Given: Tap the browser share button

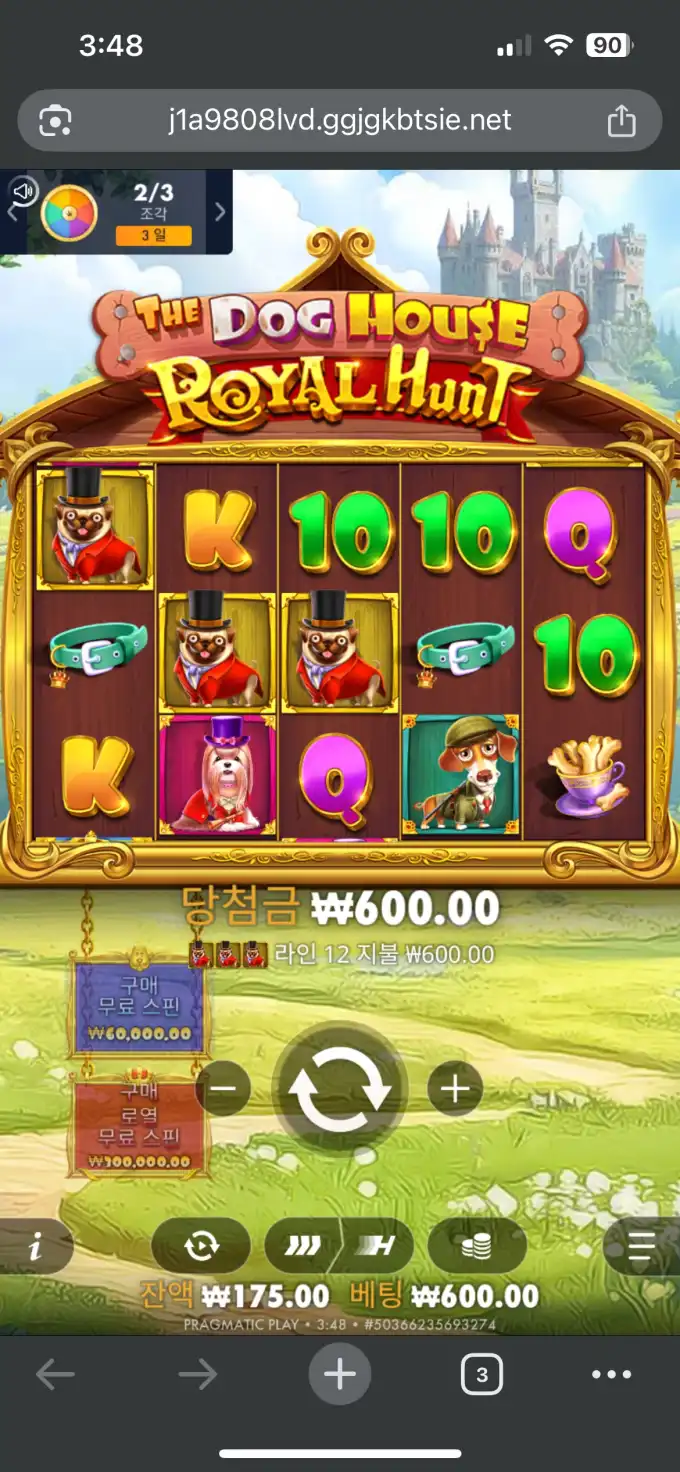Looking at the screenshot, I should coord(621,122).
